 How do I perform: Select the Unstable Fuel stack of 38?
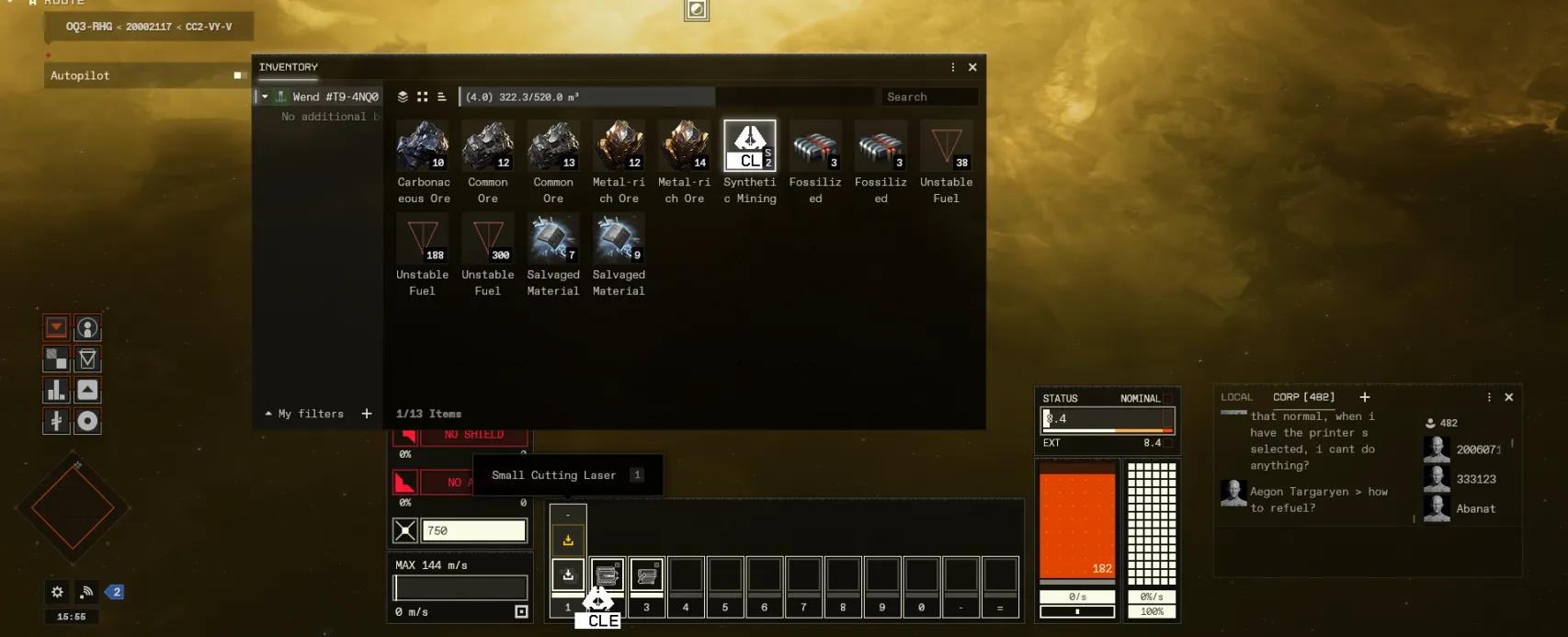click(946, 147)
